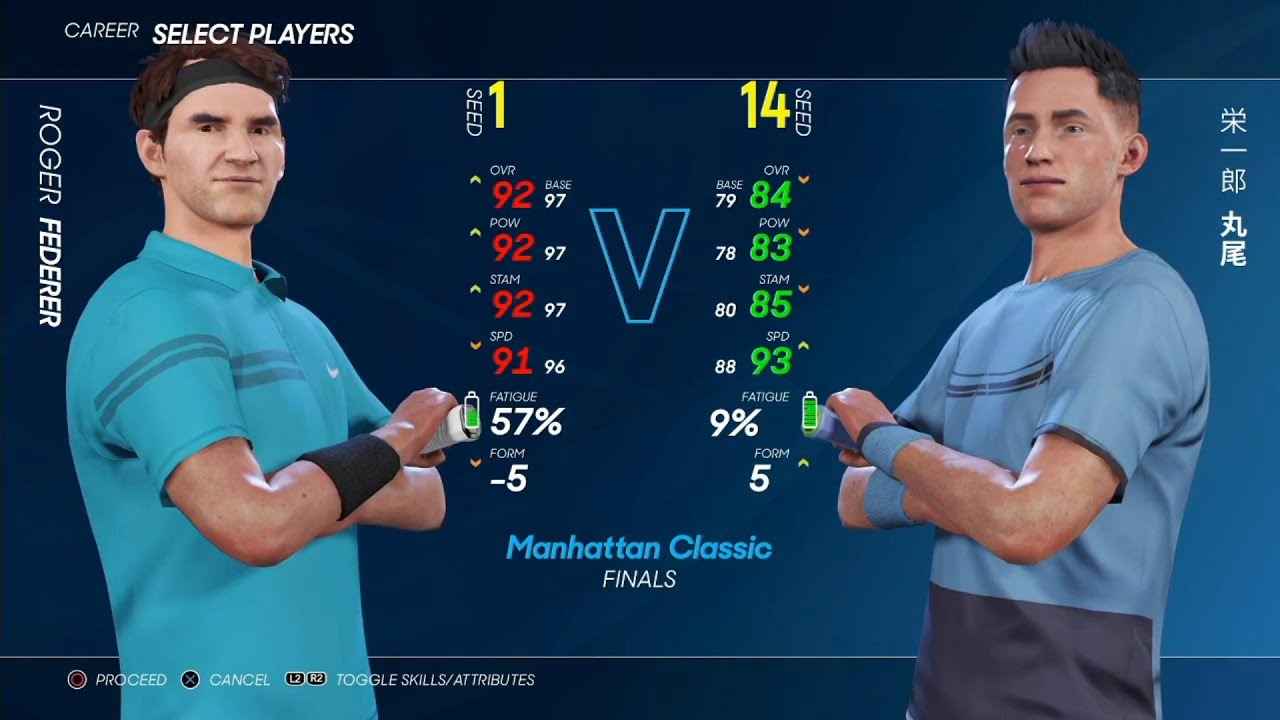Cancel the player selection

(x=226, y=680)
